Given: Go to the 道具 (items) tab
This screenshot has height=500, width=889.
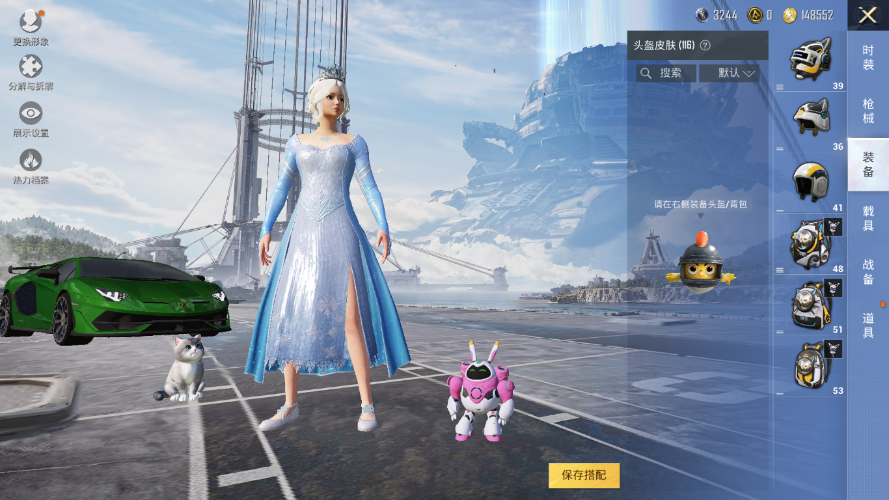Looking at the screenshot, I should 867,325.
